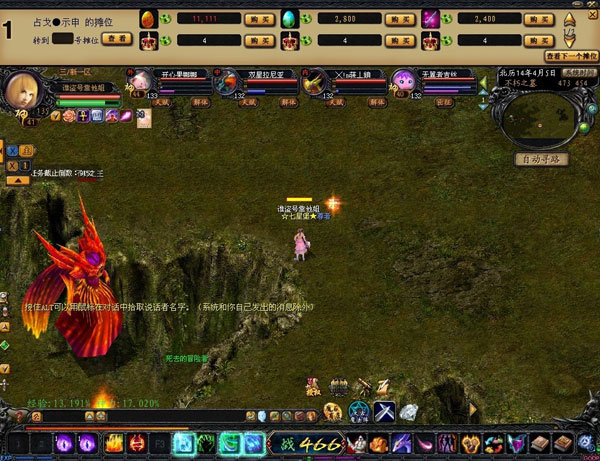The width and height of the screenshot is (600, 461).
Task: Activate the cyan glowing skill slot
Action: pos(184,442)
